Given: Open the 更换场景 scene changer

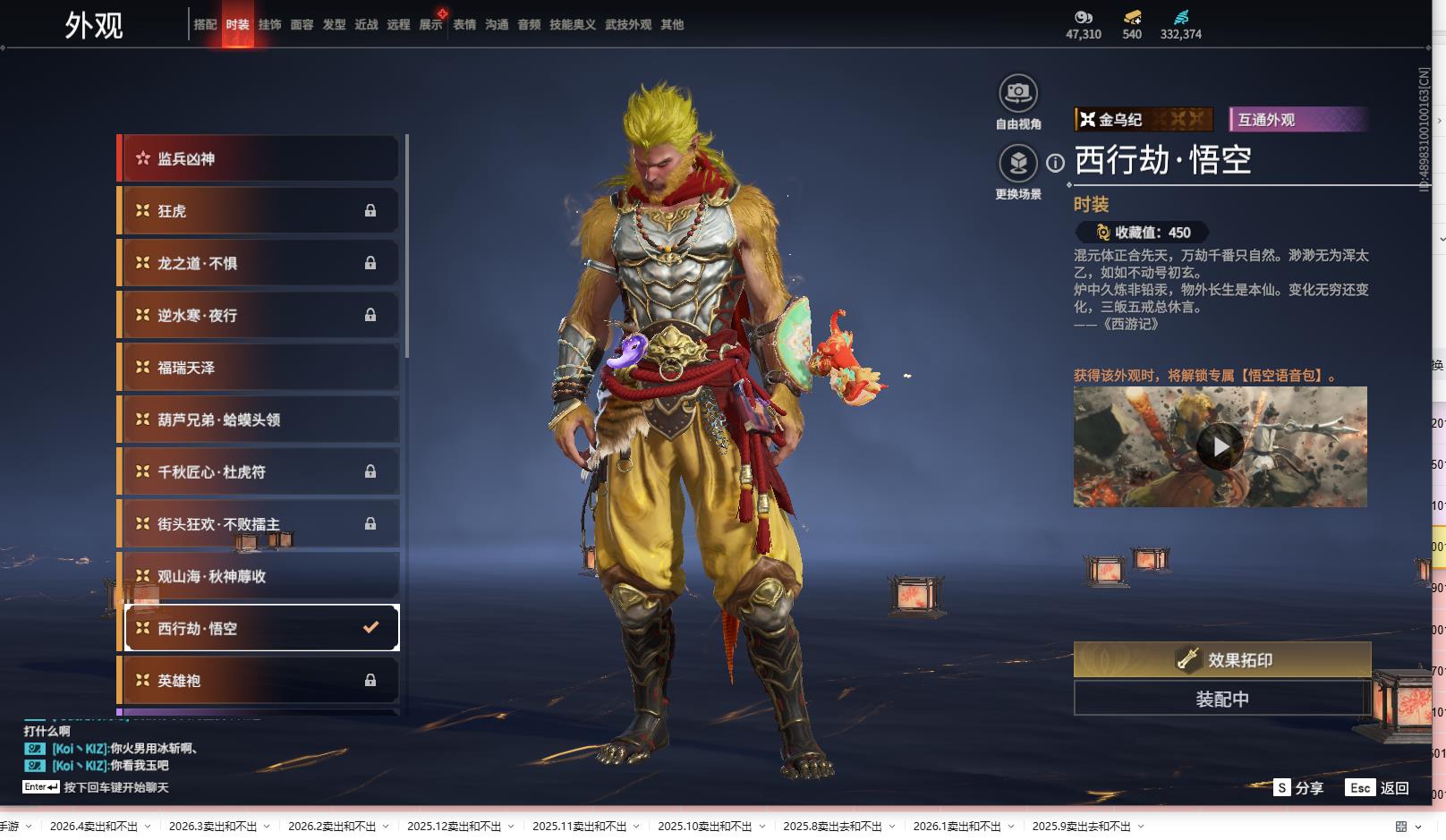Looking at the screenshot, I should (1018, 164).
